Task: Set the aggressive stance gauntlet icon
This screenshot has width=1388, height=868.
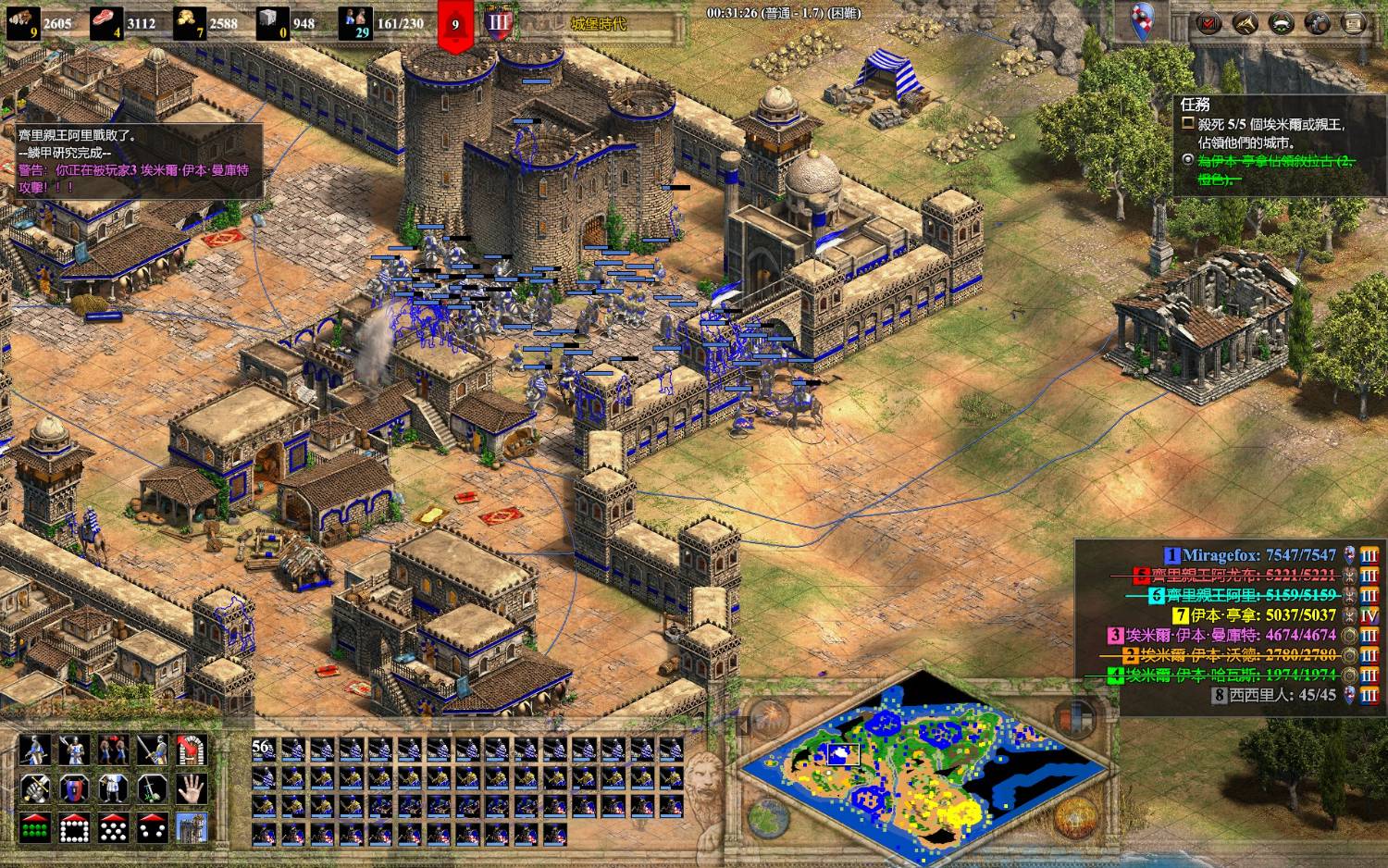Action: (35, 788)
